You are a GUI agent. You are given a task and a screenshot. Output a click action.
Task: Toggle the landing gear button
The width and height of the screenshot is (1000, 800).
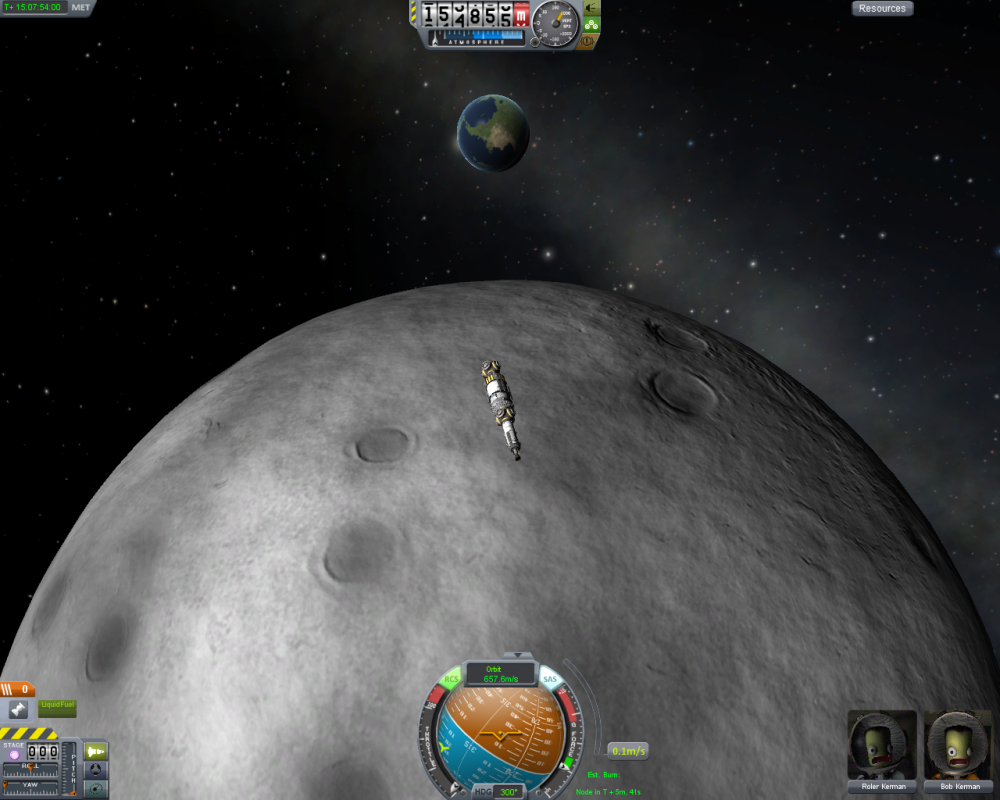591,24
